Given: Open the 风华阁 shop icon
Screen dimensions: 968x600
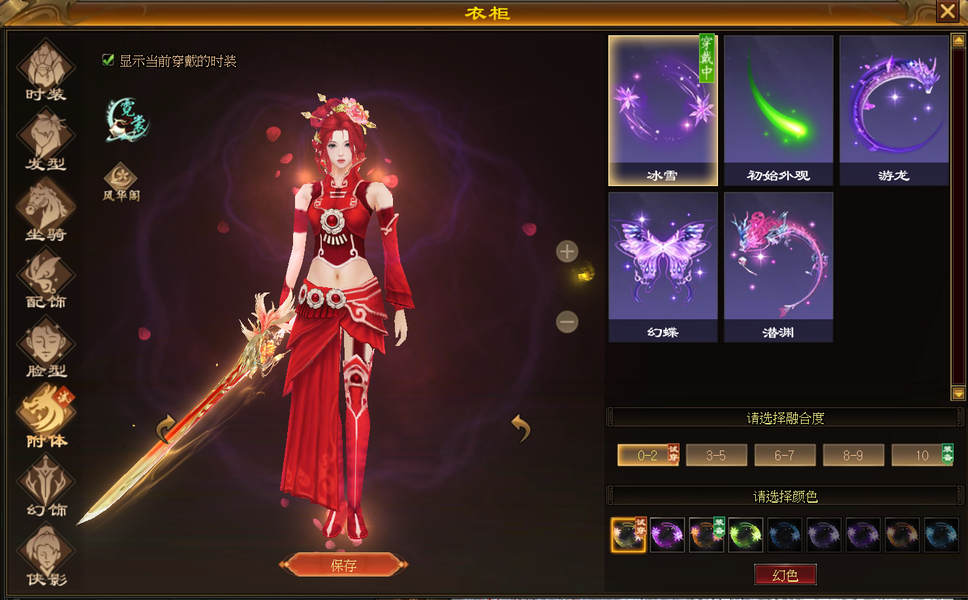Looking at the screenshot, I should (121, 178).
